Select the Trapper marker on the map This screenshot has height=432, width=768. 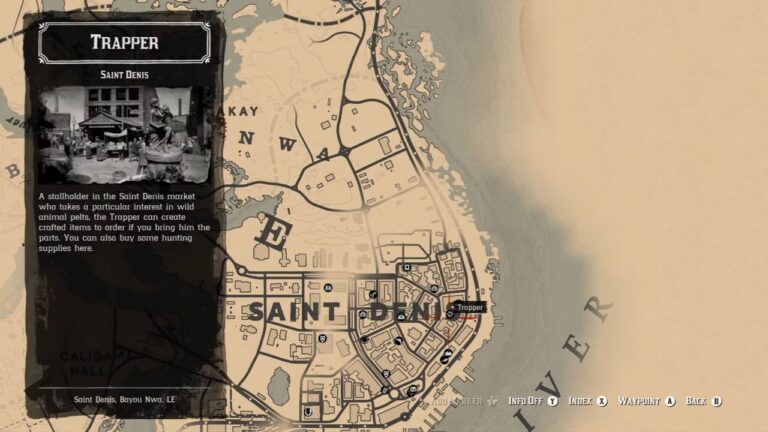[x=451, y=313]
